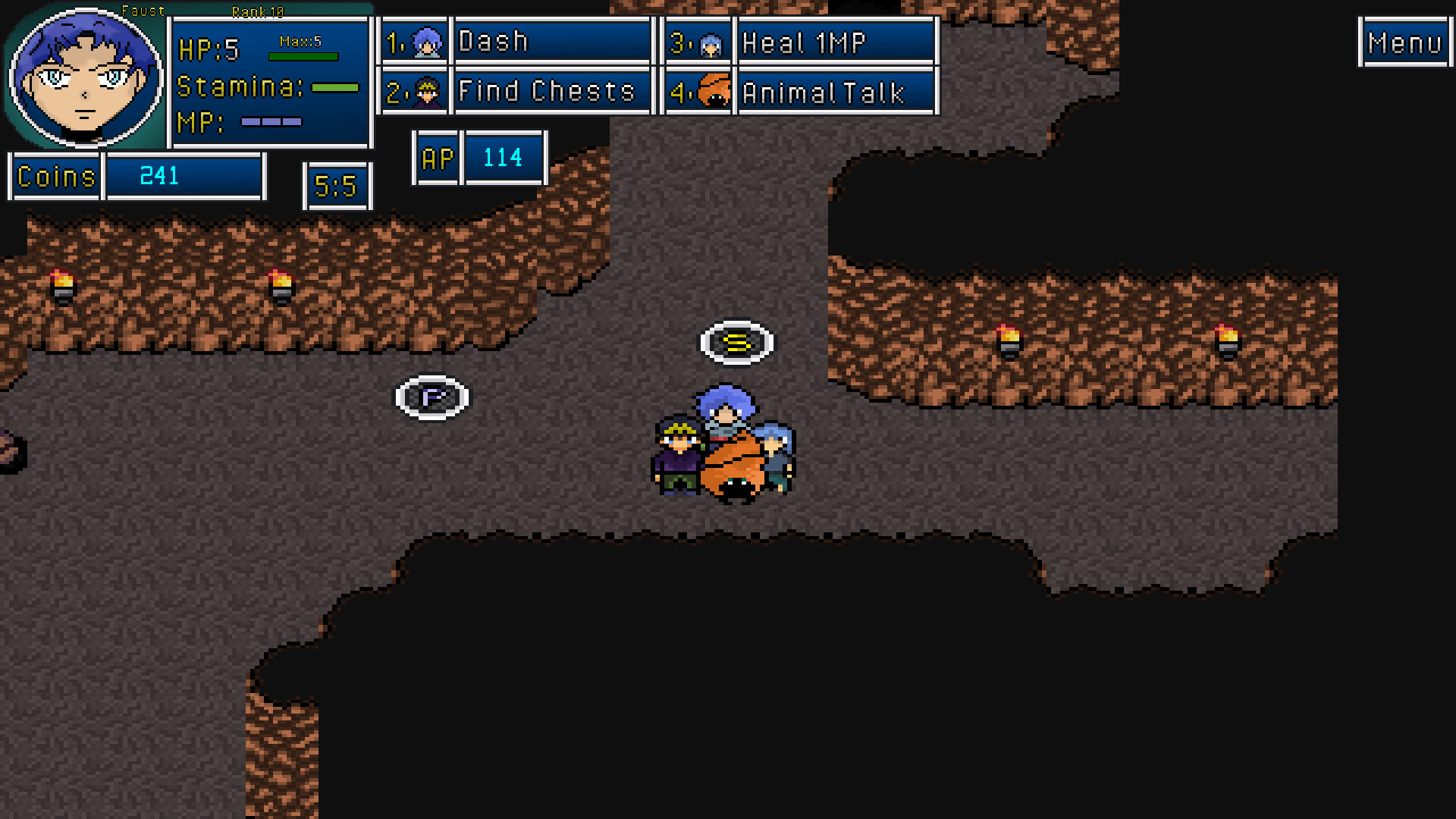Click the AP value 114

(x=502, y=158)
